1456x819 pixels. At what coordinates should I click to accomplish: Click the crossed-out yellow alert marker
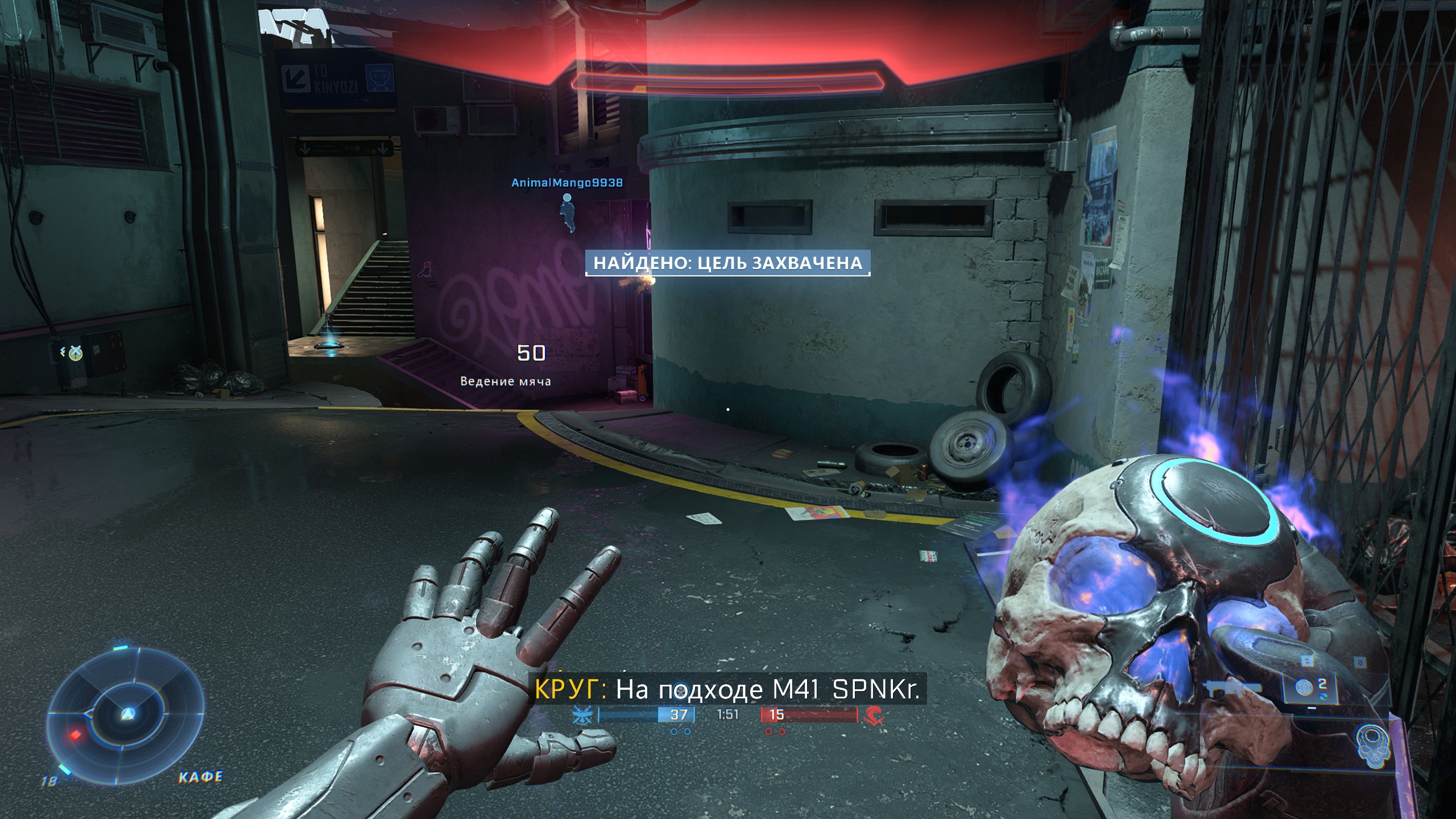point(75,354)
